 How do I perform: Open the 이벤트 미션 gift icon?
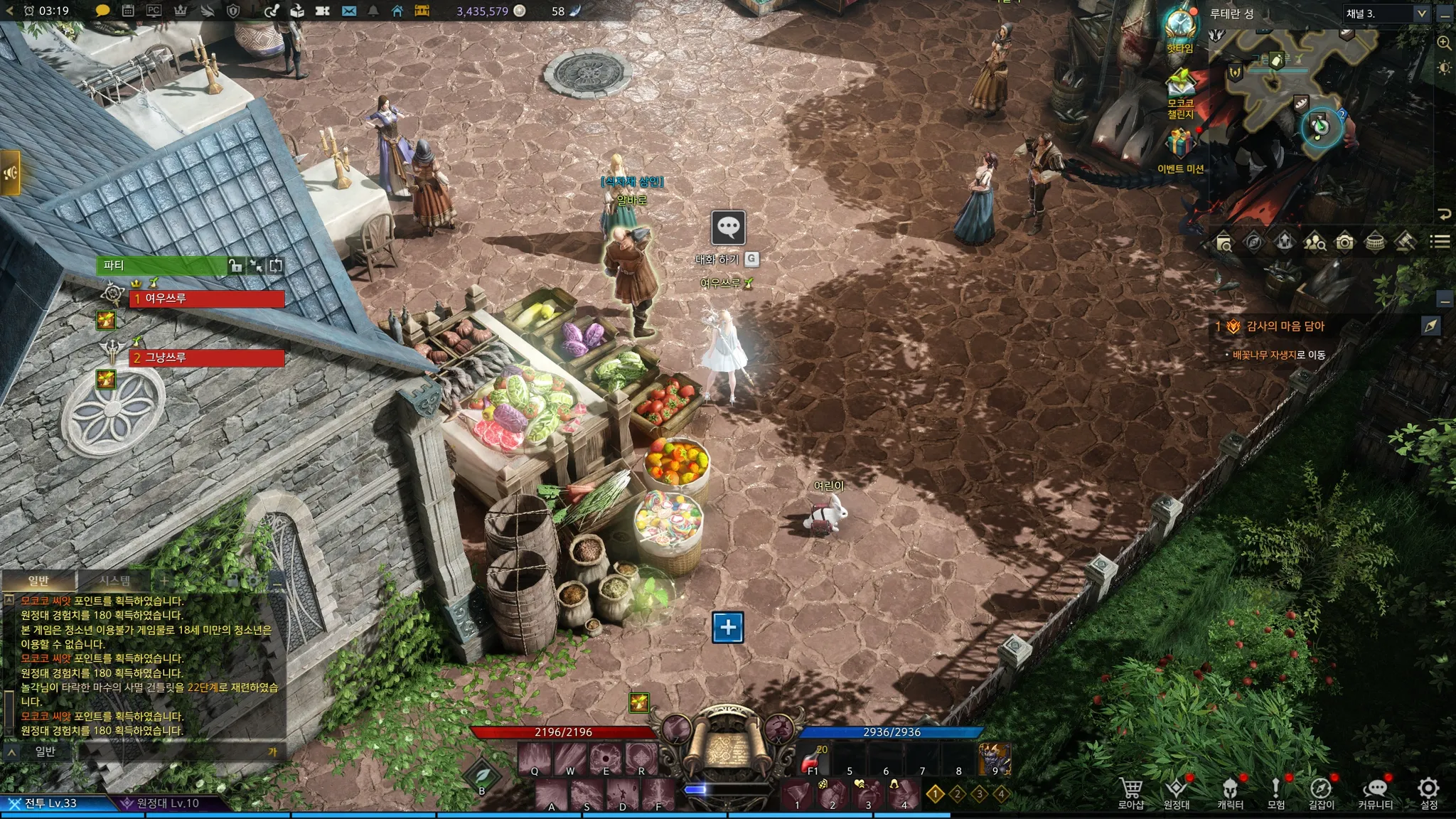click(1180, 144)
